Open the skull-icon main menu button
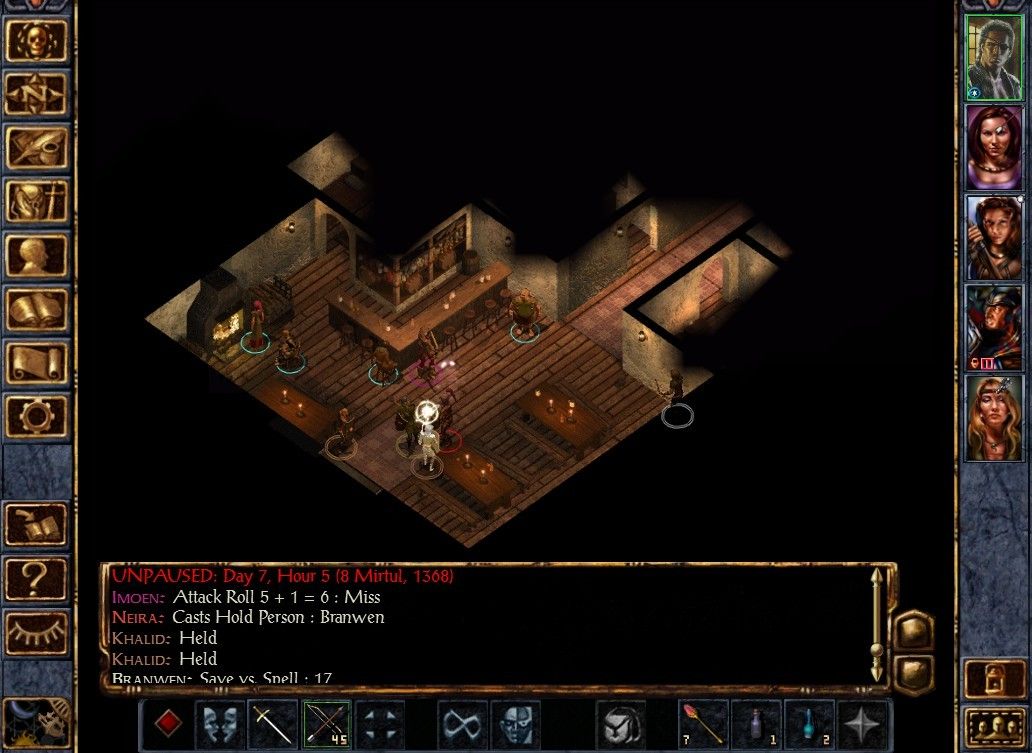This screenshot has height=753, width=1032. point(37,41)
